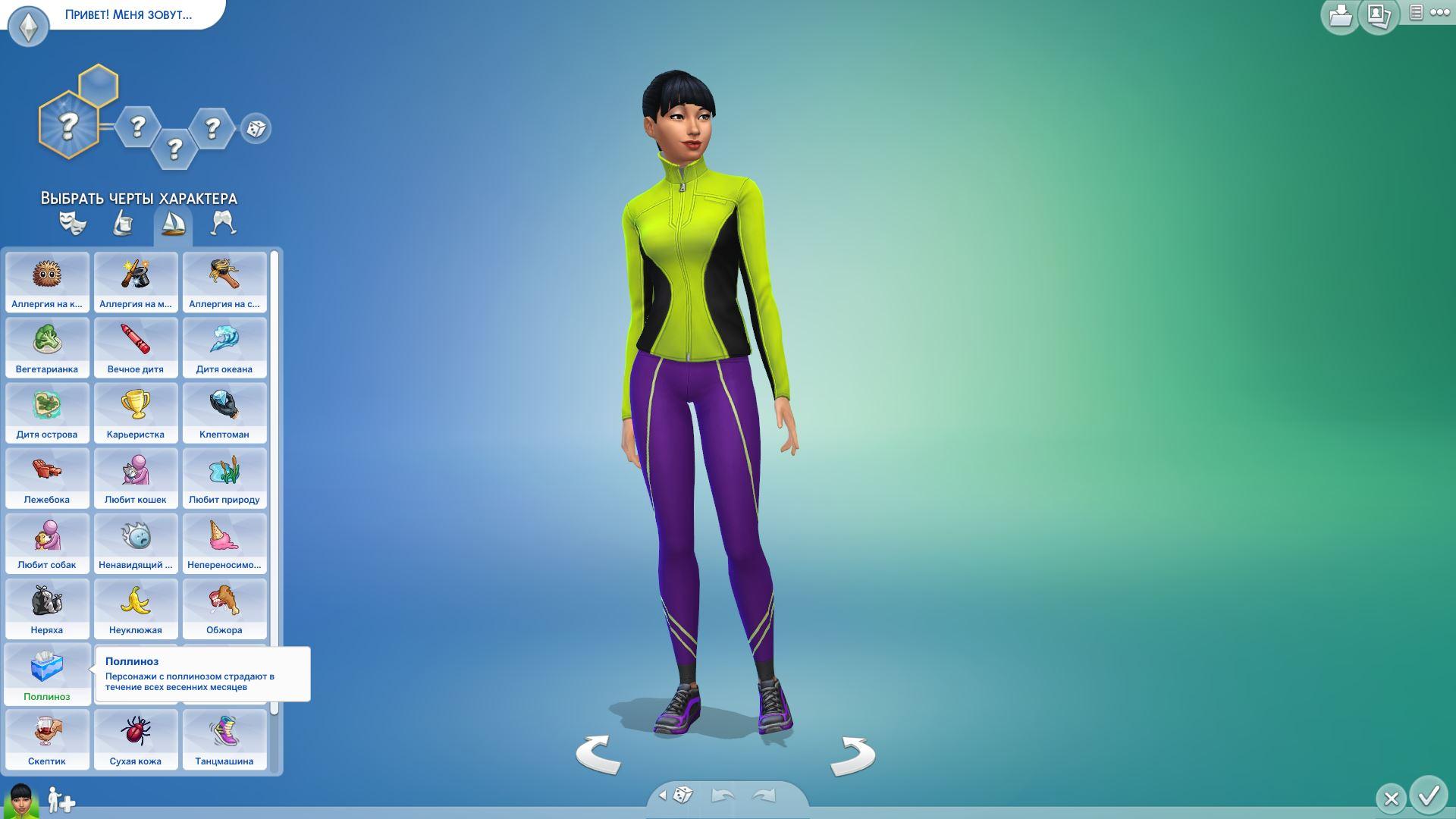Image resolution: width=1456 pixels, height=819 pixels.
Task: Select the Вегетарианка trait
Action: [x=47, y=347]
